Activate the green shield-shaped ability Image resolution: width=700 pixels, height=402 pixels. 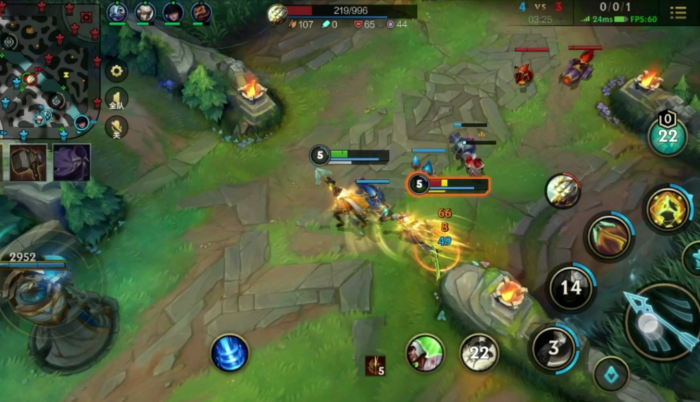(608, 236)
